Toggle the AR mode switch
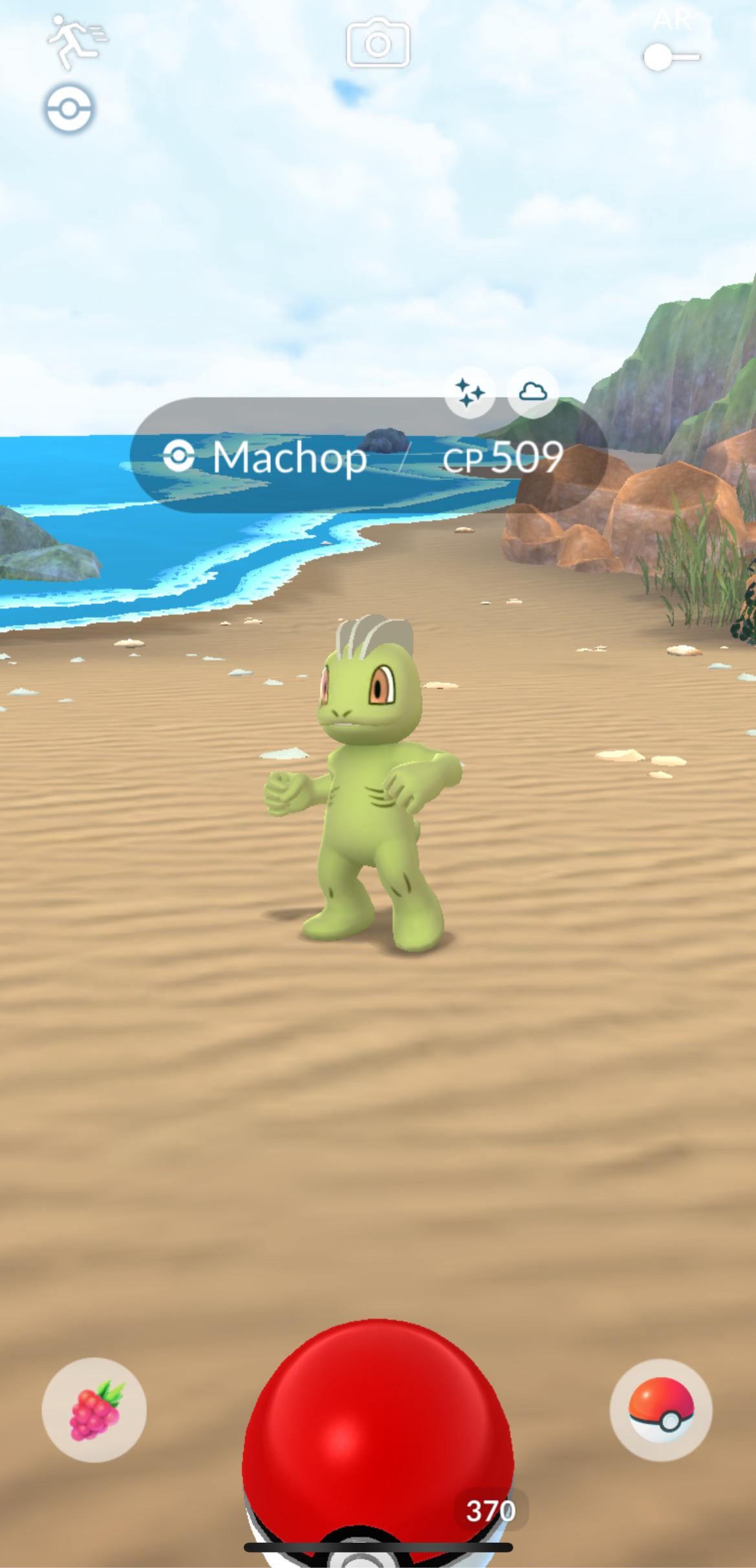 pyautogui.click(x=671, y=57)
